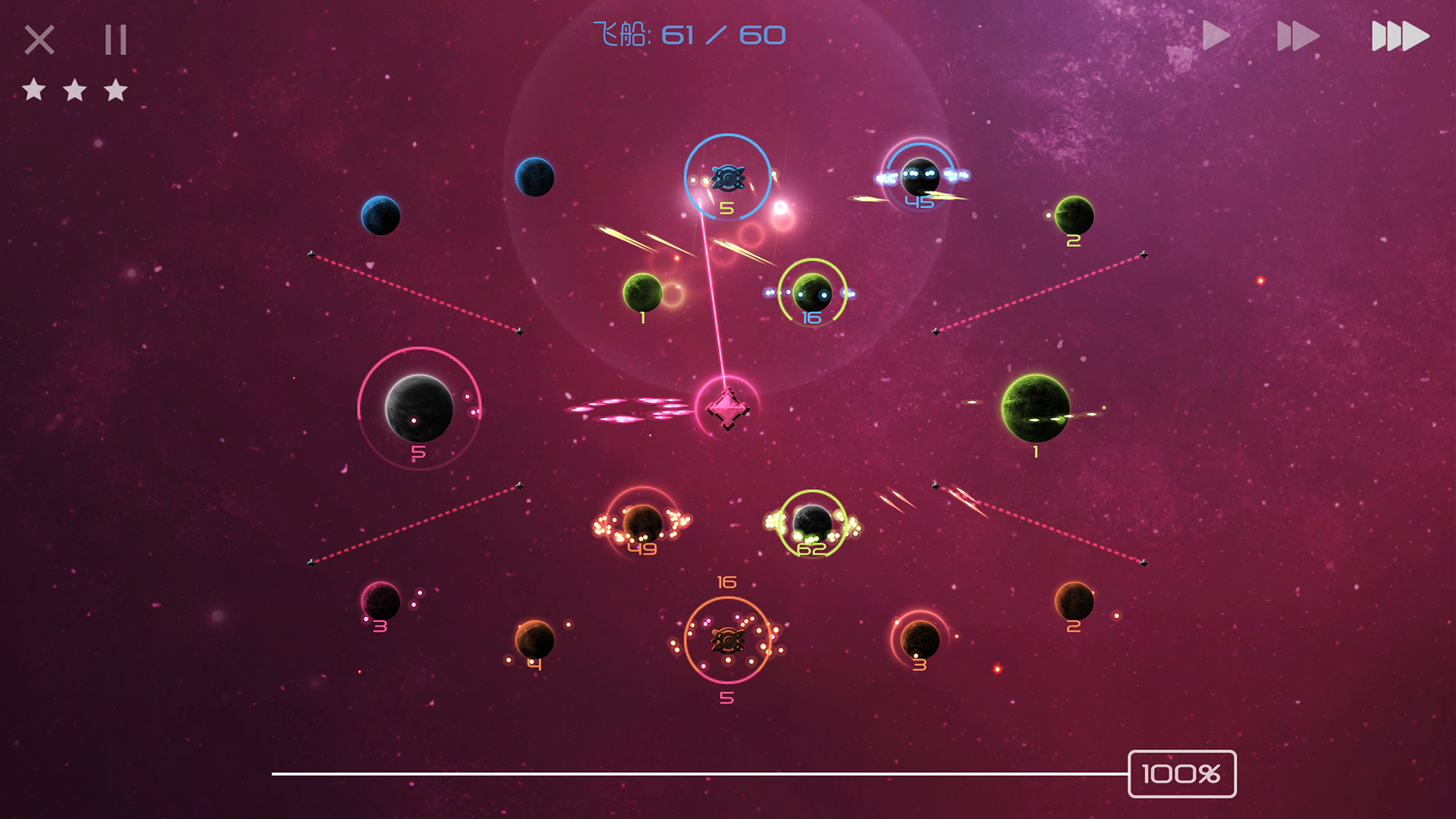Choose the orange planet with 49 ships
This screenshot has height=819, width=1456.
point(642,522)
